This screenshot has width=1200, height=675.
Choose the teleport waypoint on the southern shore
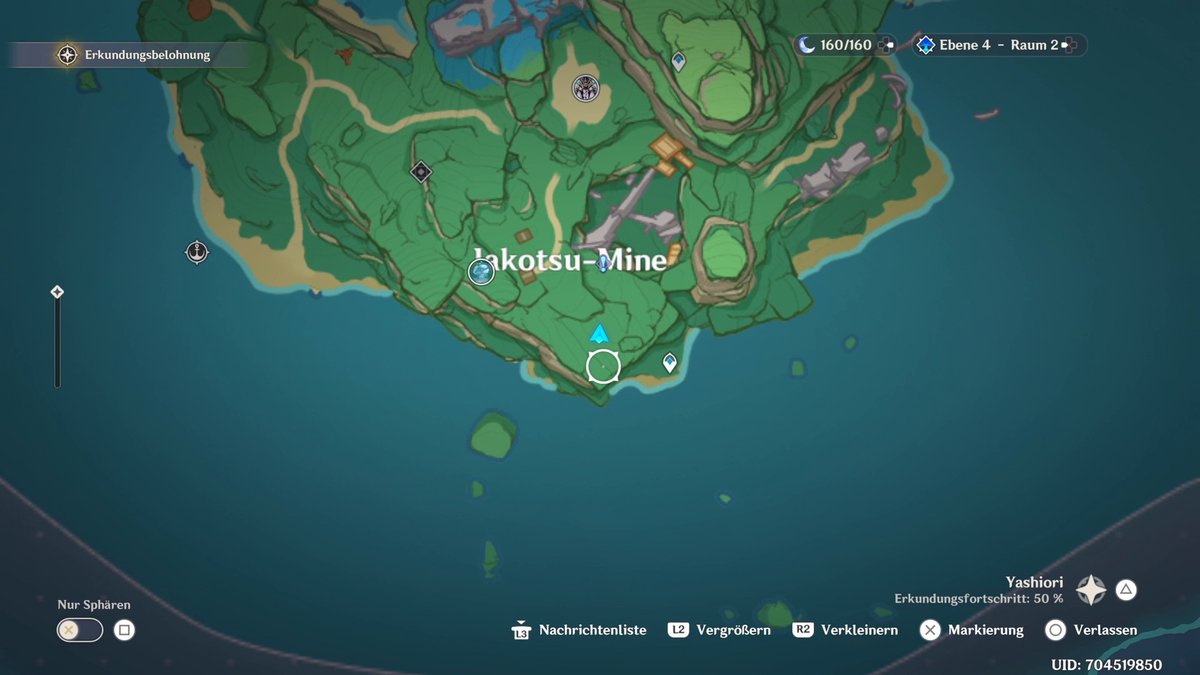670,363
